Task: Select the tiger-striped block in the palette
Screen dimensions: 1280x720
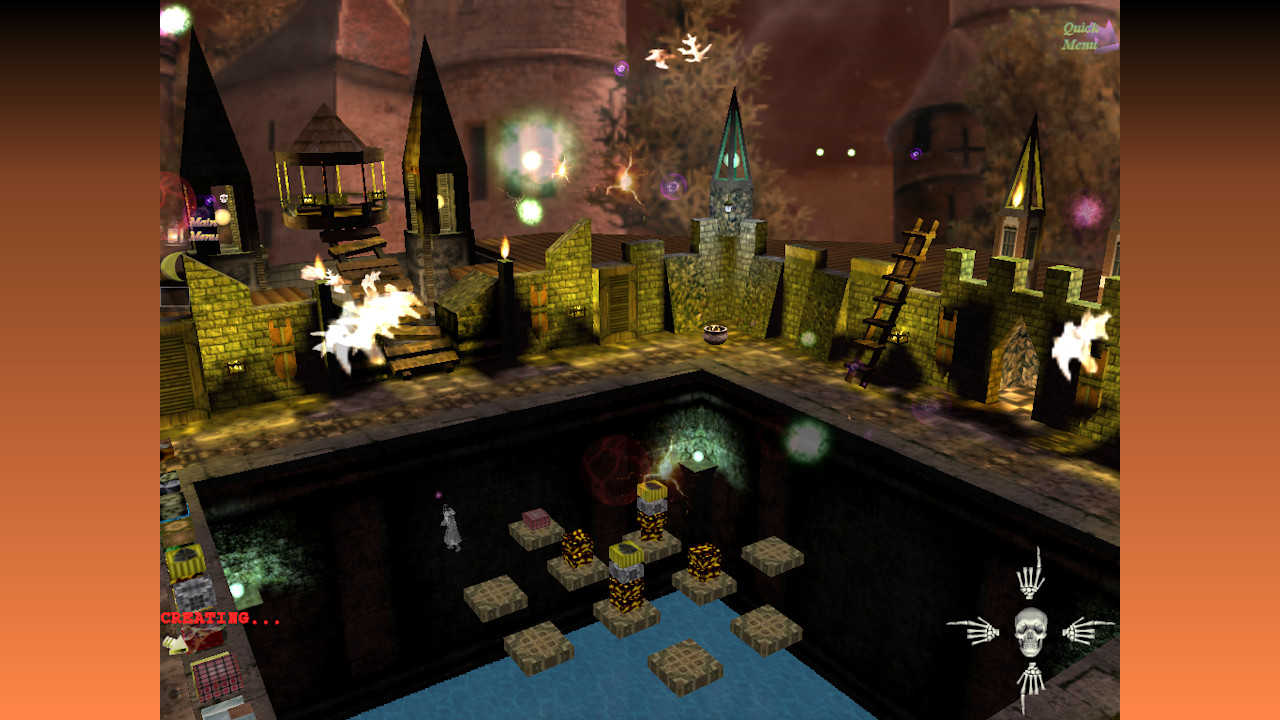Action: coord(183,557)
